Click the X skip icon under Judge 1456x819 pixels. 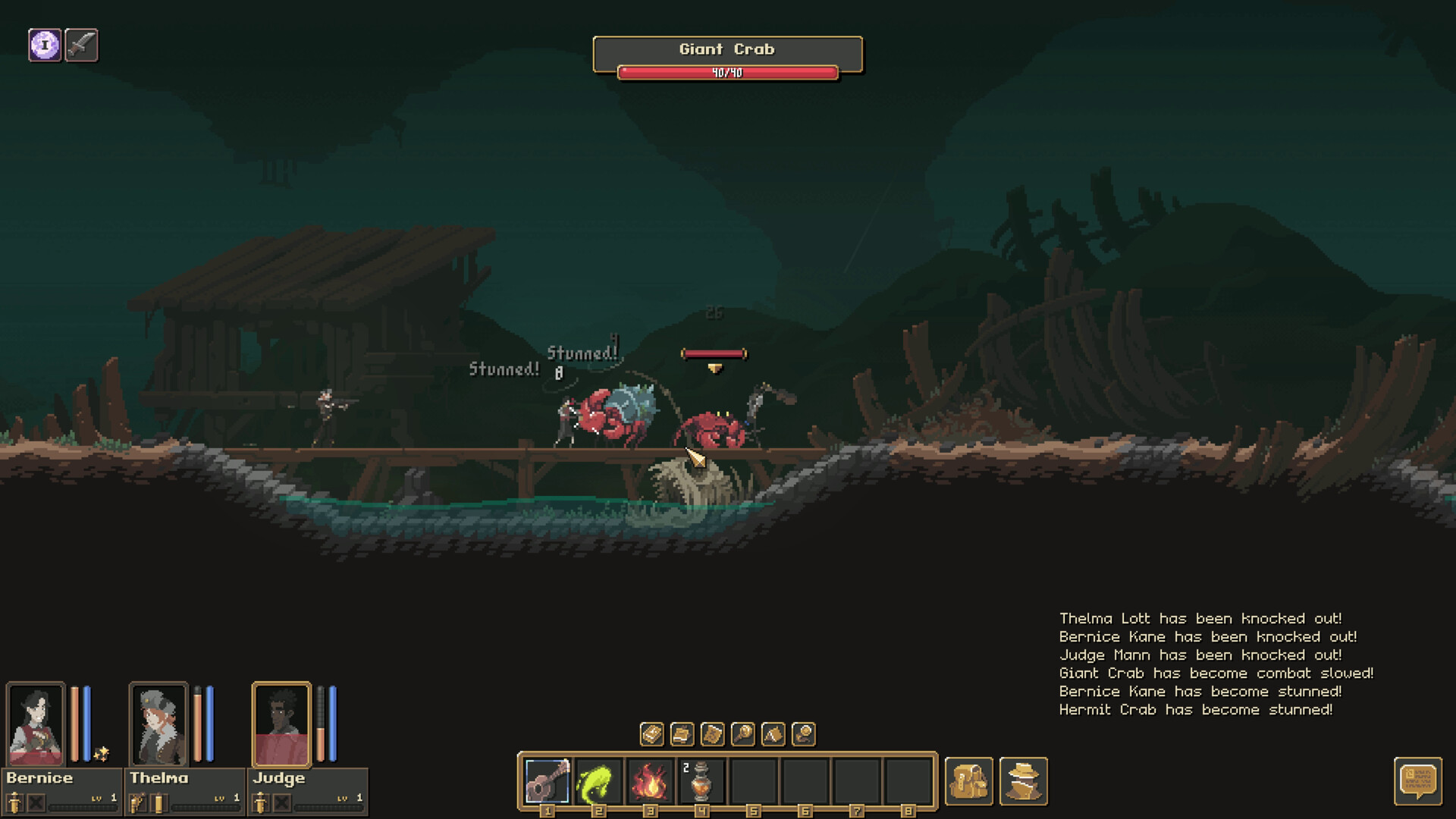pyautogui.click(x=283, y=802)
